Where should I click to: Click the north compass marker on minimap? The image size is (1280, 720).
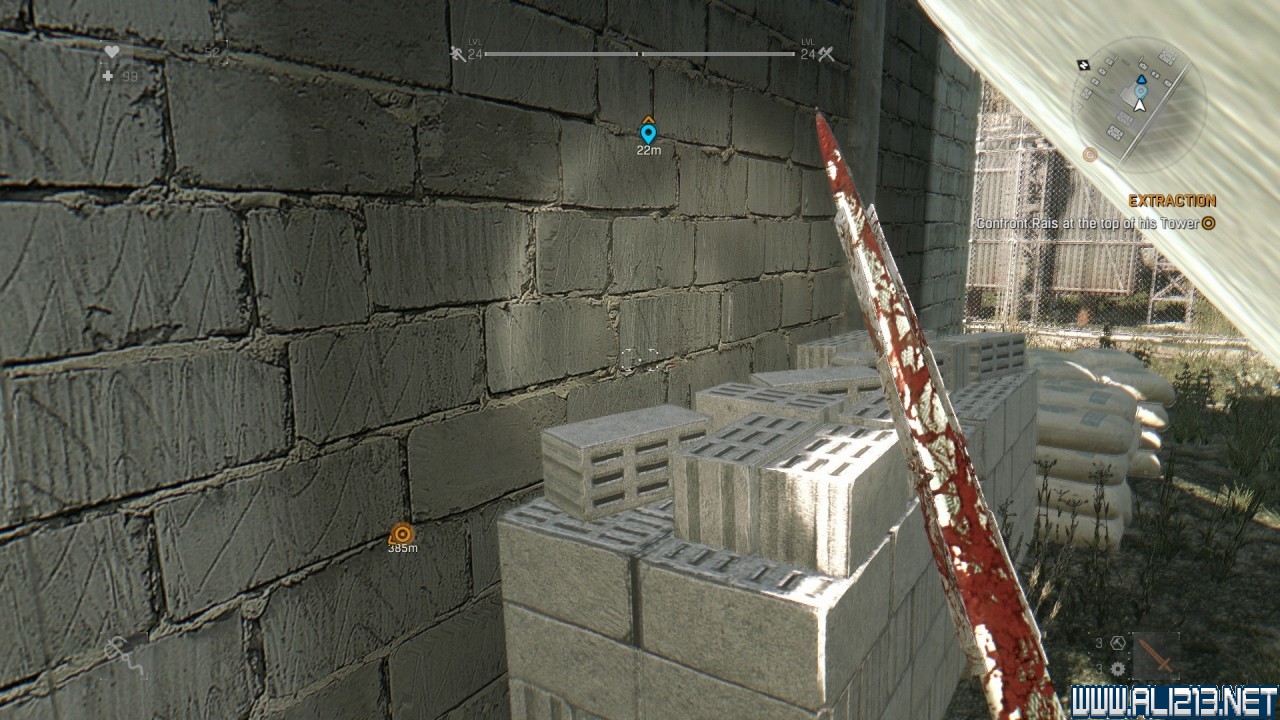1083,65
